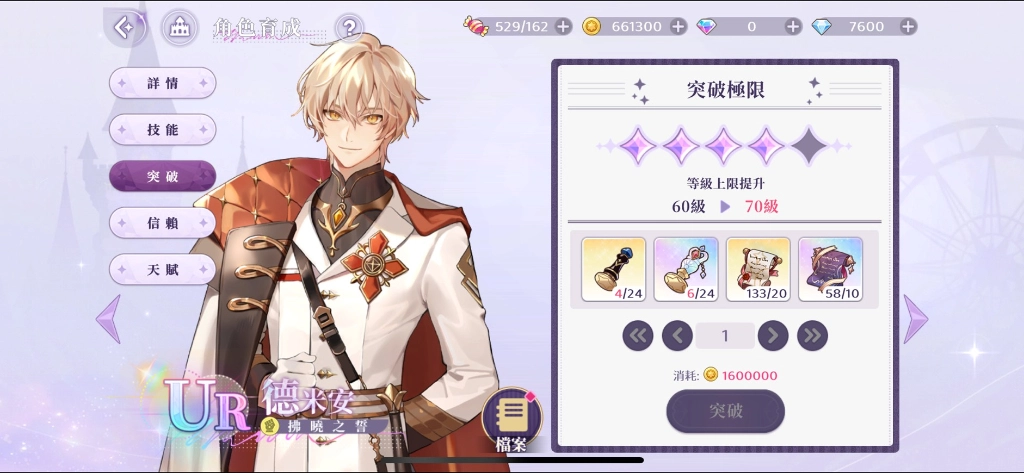Open the 天賦 talent tab
This screenshot has height=473, width=1024.
[x=162, y=269]
